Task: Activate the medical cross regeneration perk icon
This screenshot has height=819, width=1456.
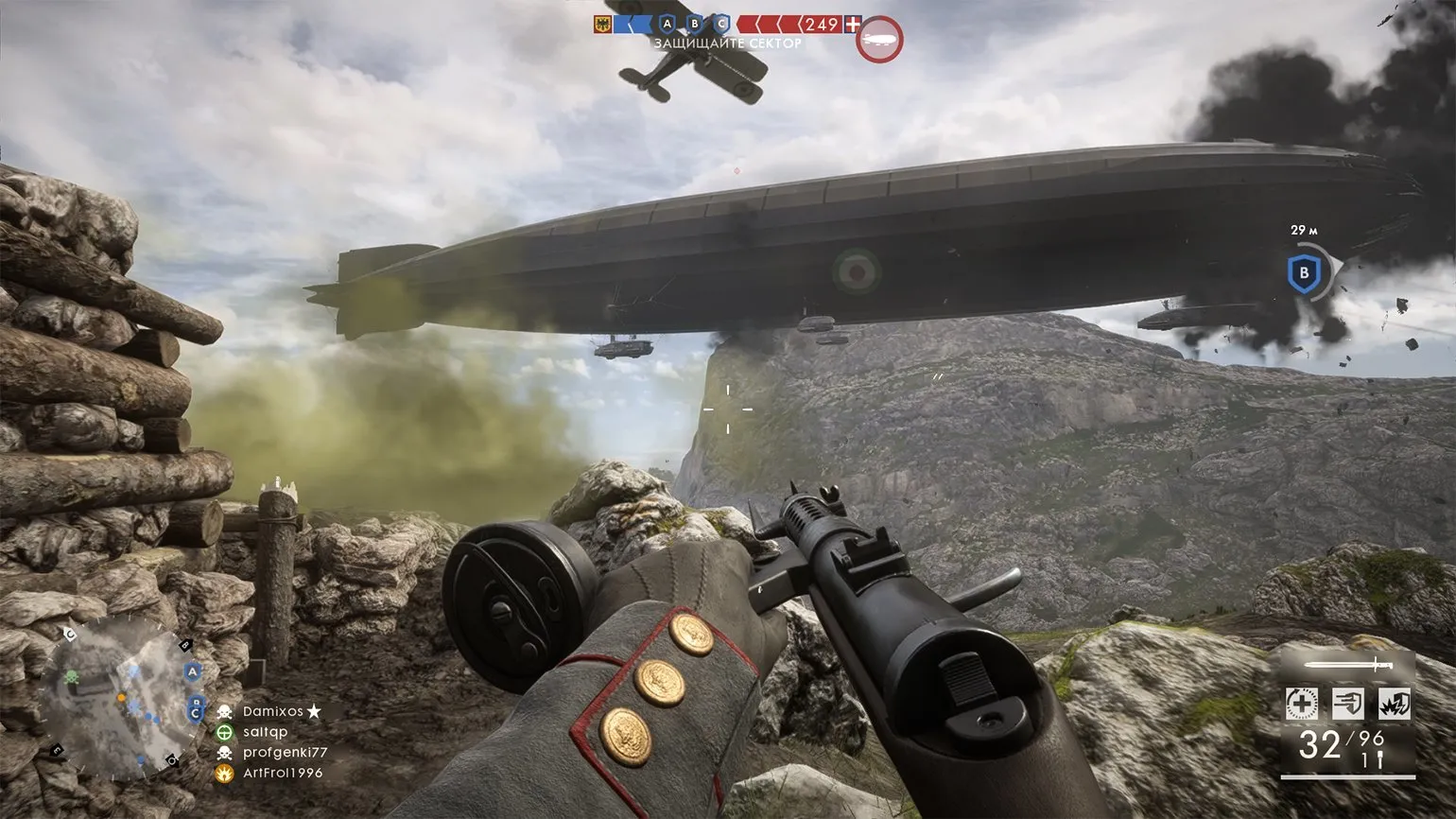Action: pos(1302,704)
